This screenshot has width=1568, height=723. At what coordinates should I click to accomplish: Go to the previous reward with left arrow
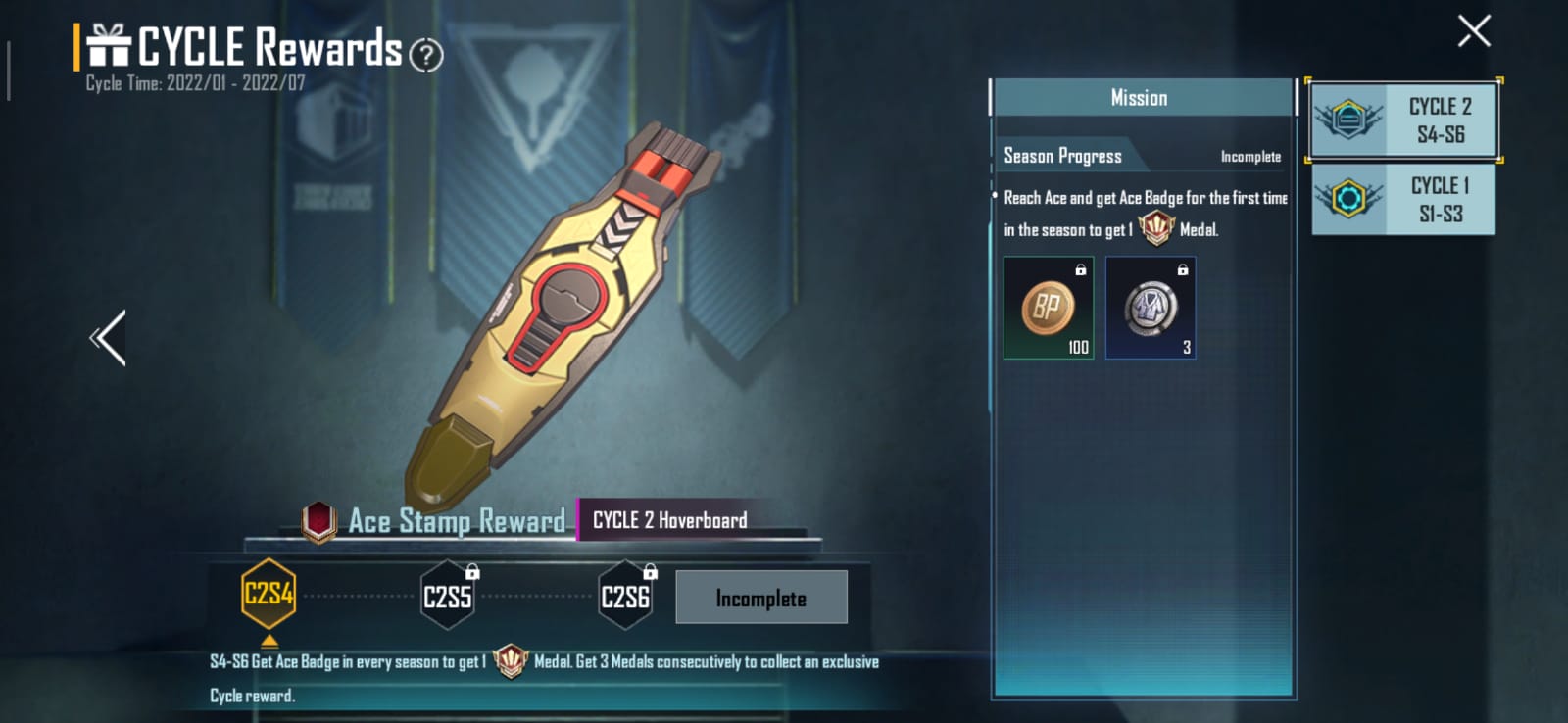(109, 338)
